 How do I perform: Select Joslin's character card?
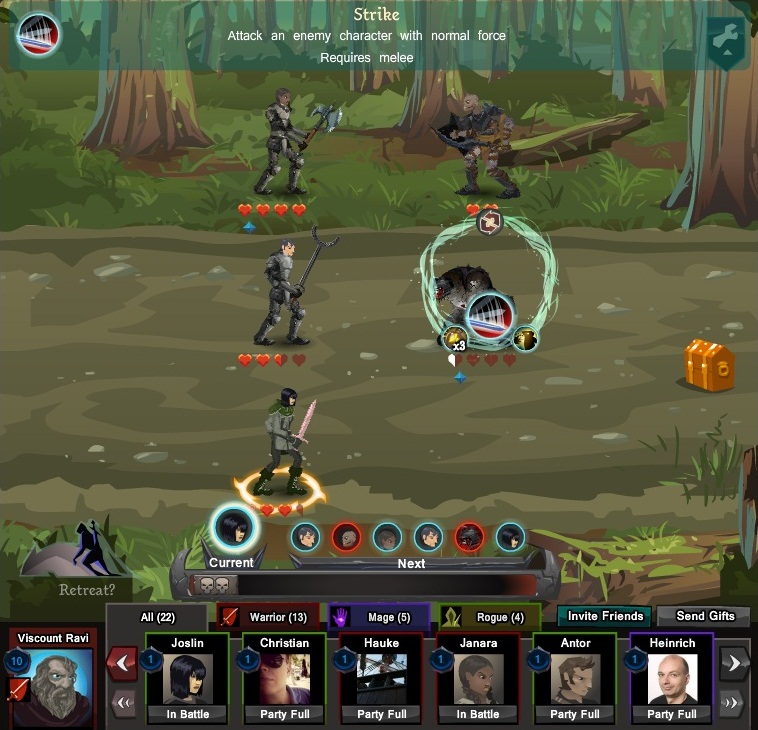point(187,678)
